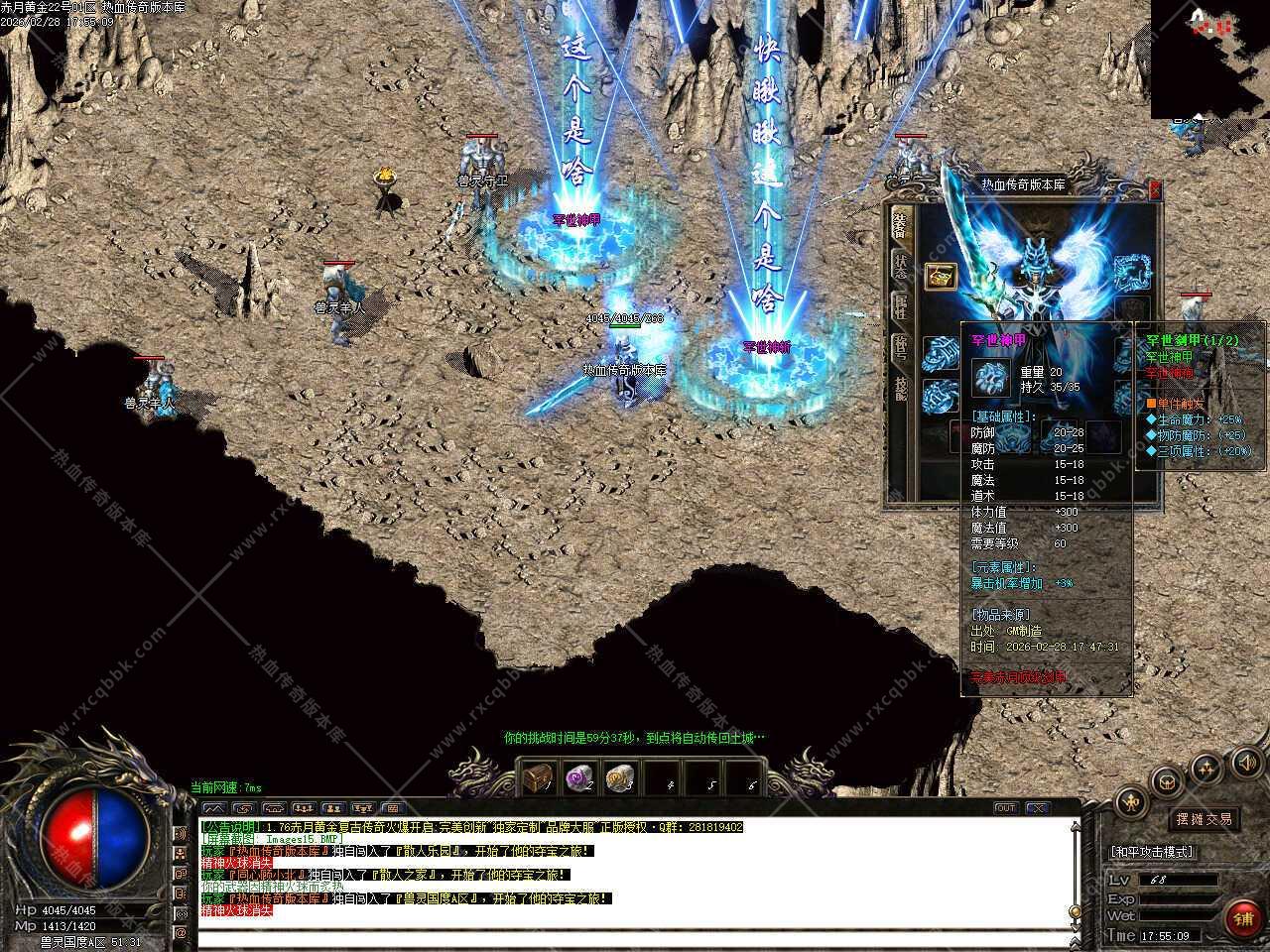This screenshot has height=952, width=1270.
Task: Toggle the 和平攻击模式 attack mode label
Action: tap(1153, 852)
